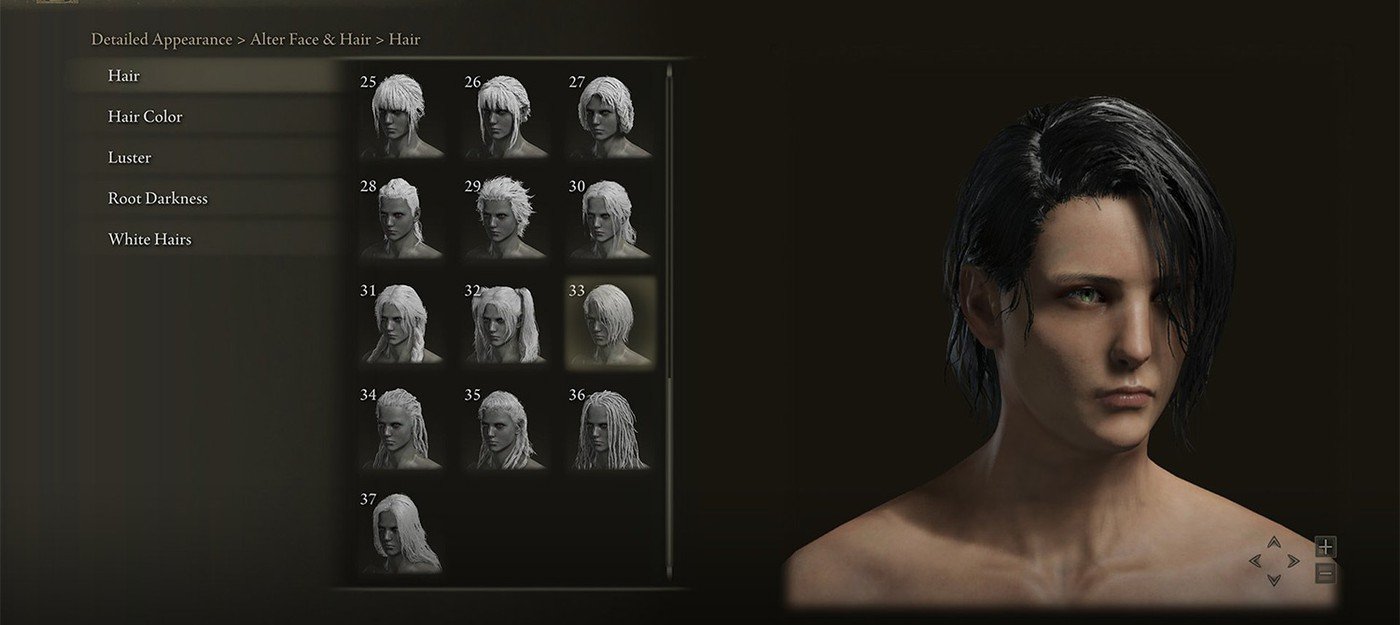1400x625 pixels.
Task: Select hairstyle number 35
Action: (505, 427)
